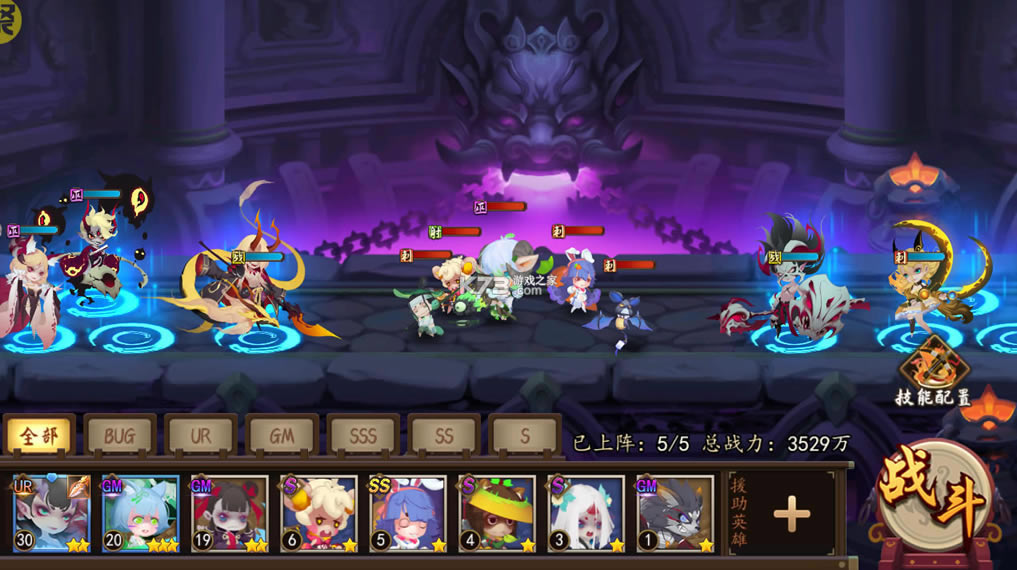1017x570 pixels.
Task: Add a 援助英雄 support hero
Action: pyautogui.click(x=791, y=514)
